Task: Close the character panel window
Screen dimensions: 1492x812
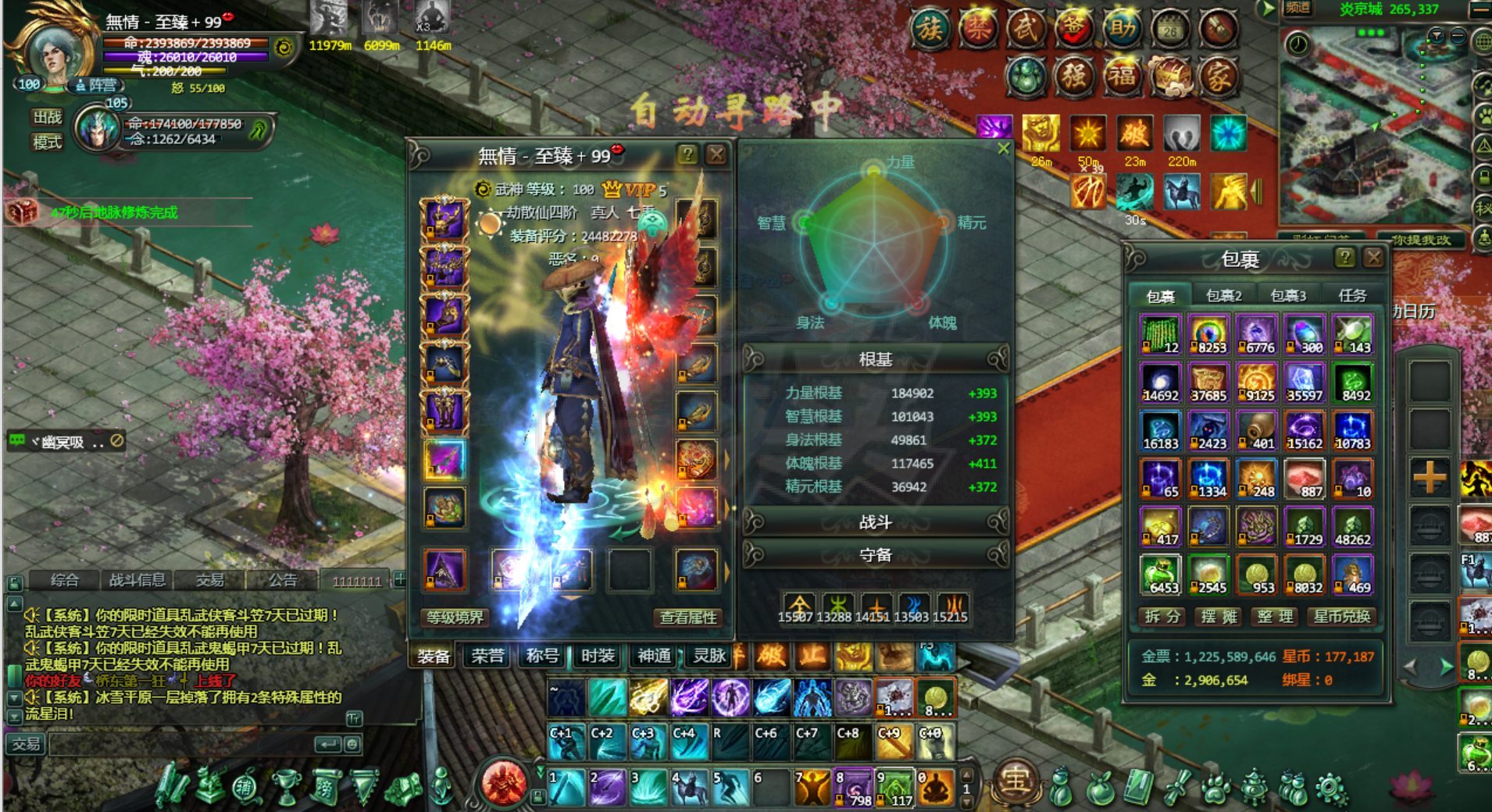Action: coord(716,155)
